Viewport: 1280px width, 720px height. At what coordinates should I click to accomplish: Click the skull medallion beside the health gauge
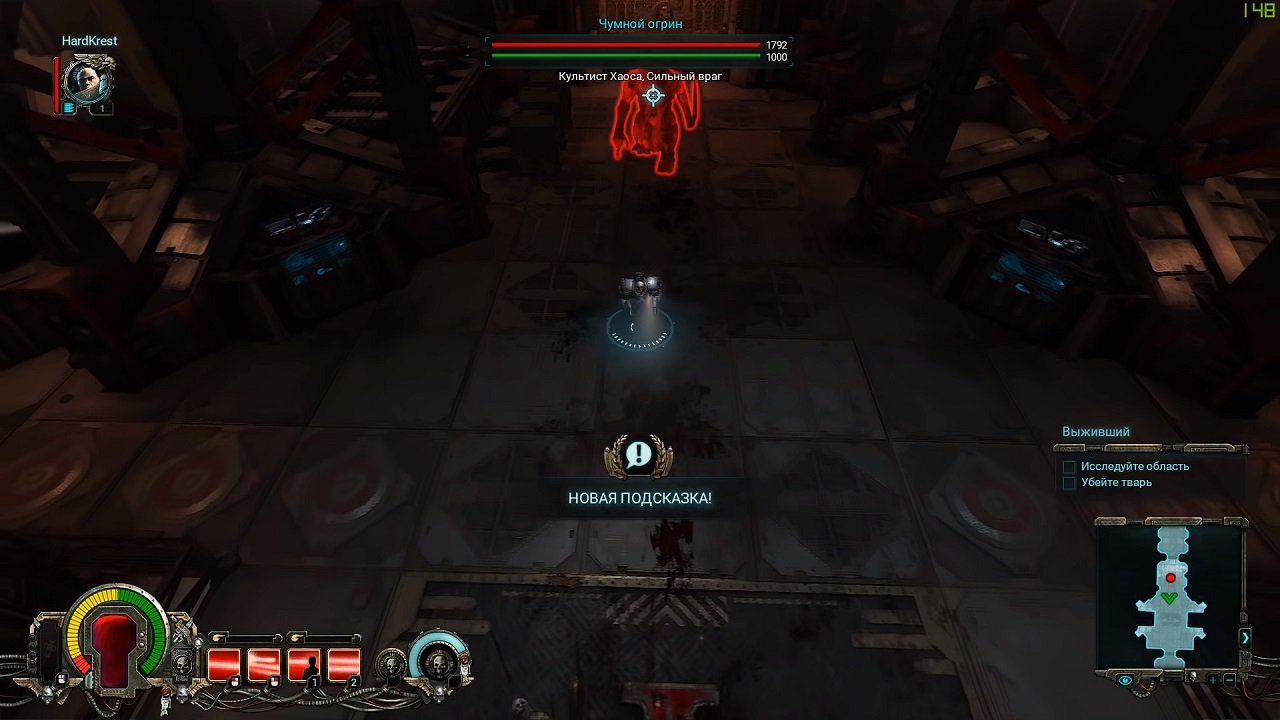tap(182, 663)
